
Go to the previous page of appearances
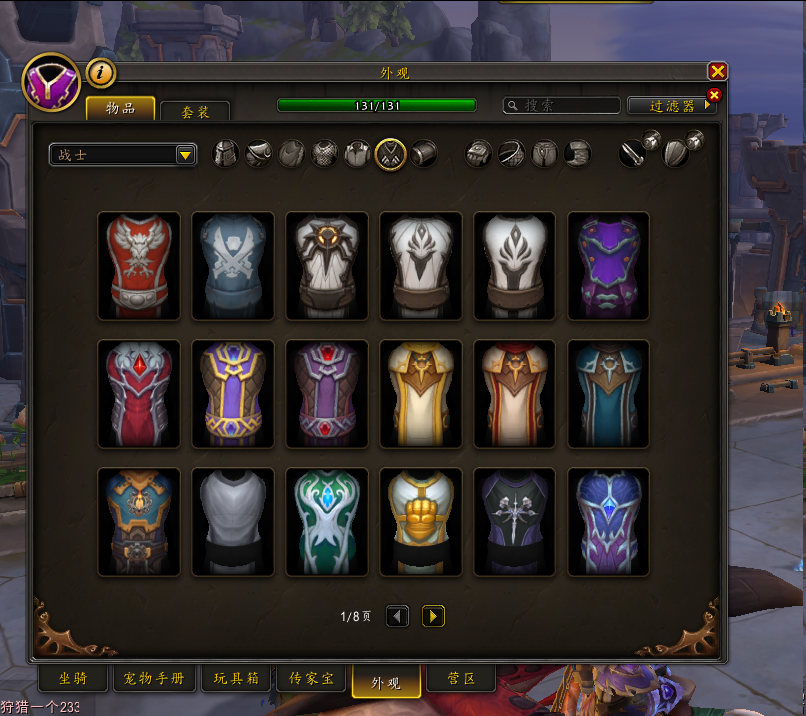point(397,616)
